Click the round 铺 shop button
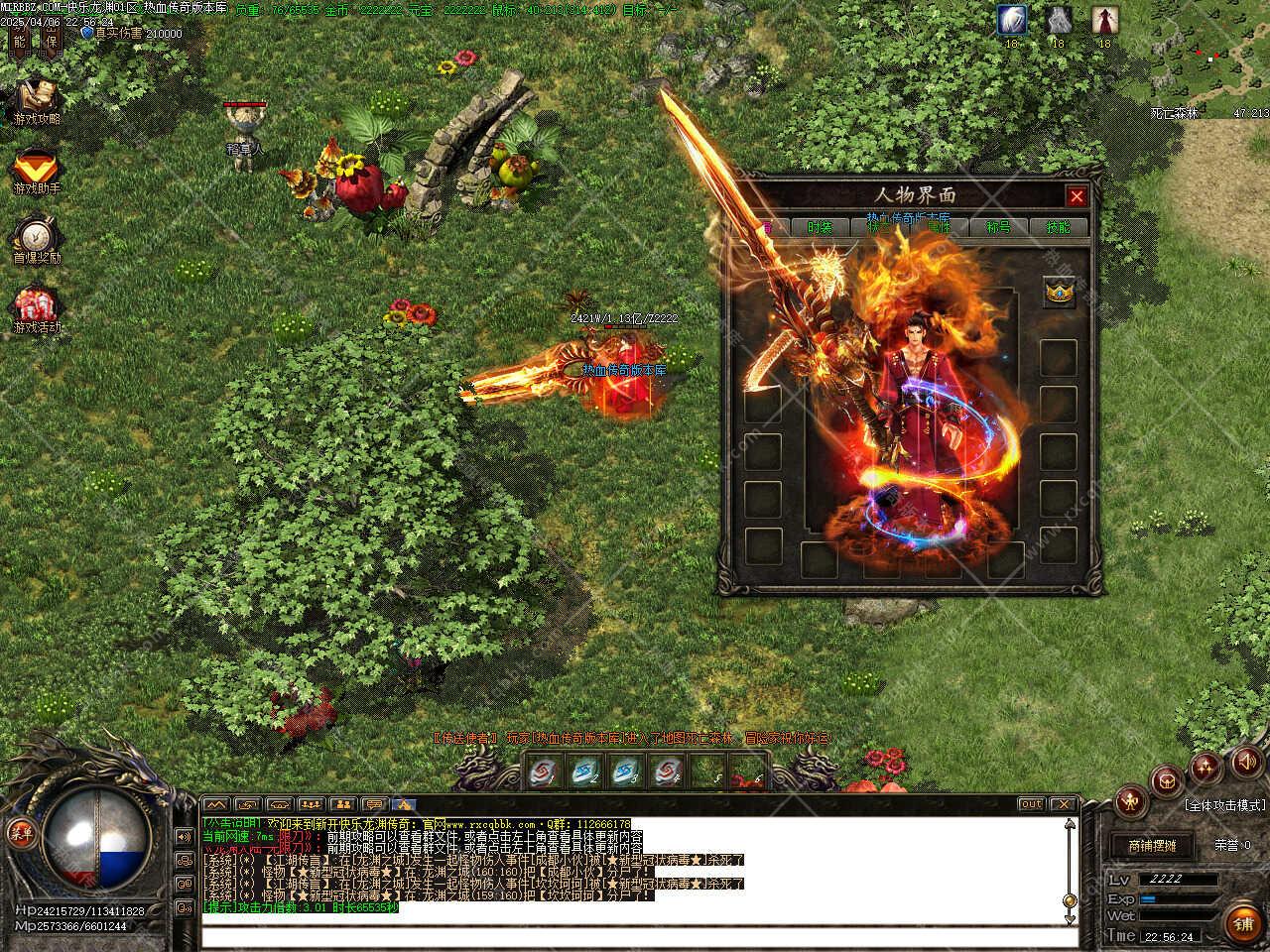 (1242, 922)
